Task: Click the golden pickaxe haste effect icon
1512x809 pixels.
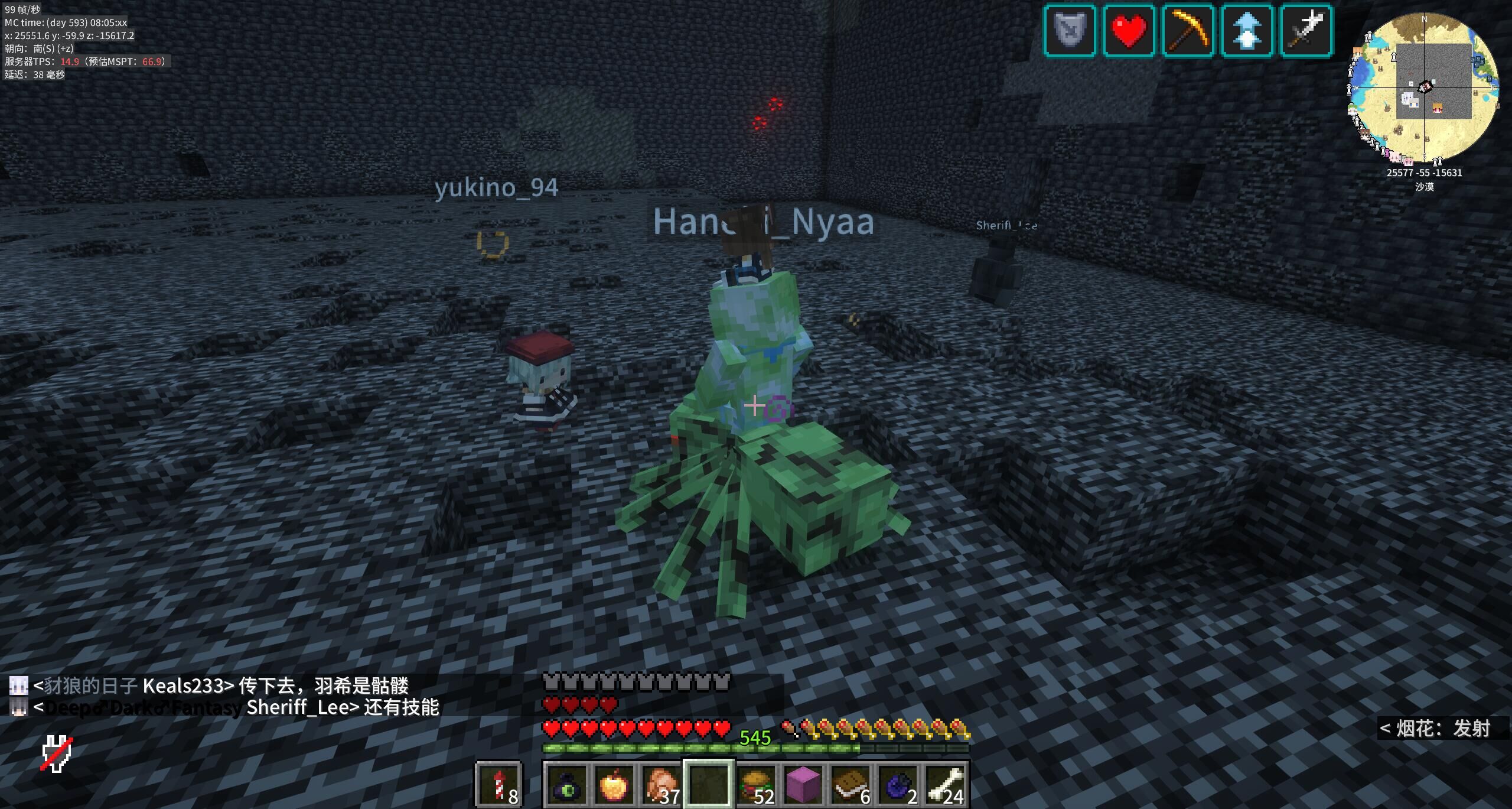Action: (1188, 31)
